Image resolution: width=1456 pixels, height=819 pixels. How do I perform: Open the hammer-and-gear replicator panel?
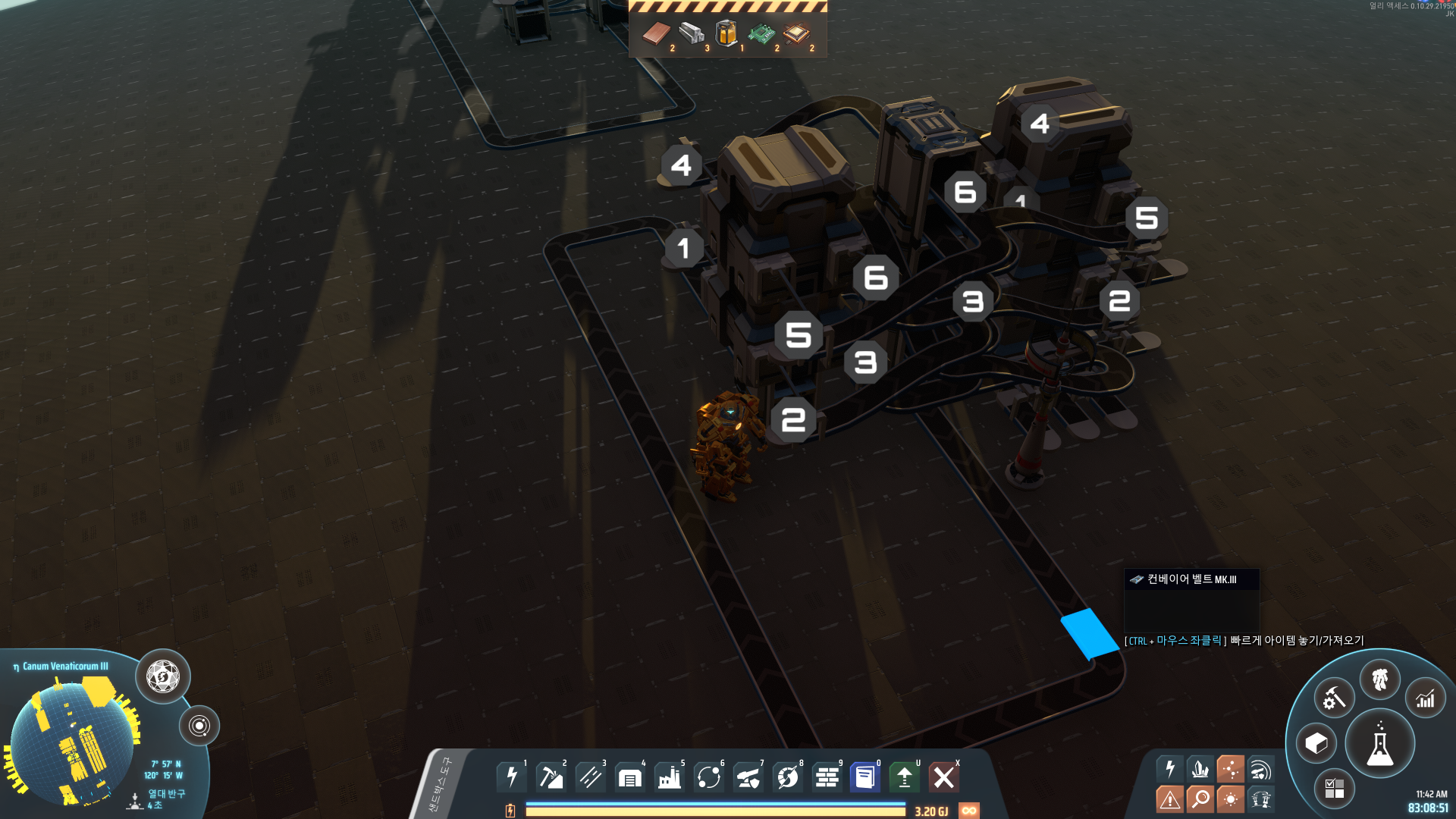click(x=1334, y=698)
